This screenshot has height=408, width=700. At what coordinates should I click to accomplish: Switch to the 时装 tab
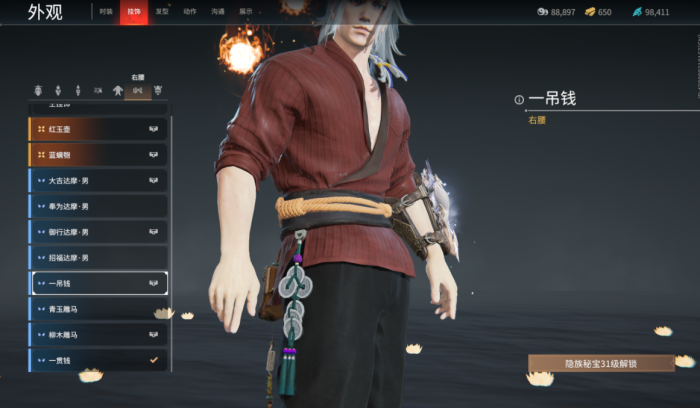click(106, 12)
